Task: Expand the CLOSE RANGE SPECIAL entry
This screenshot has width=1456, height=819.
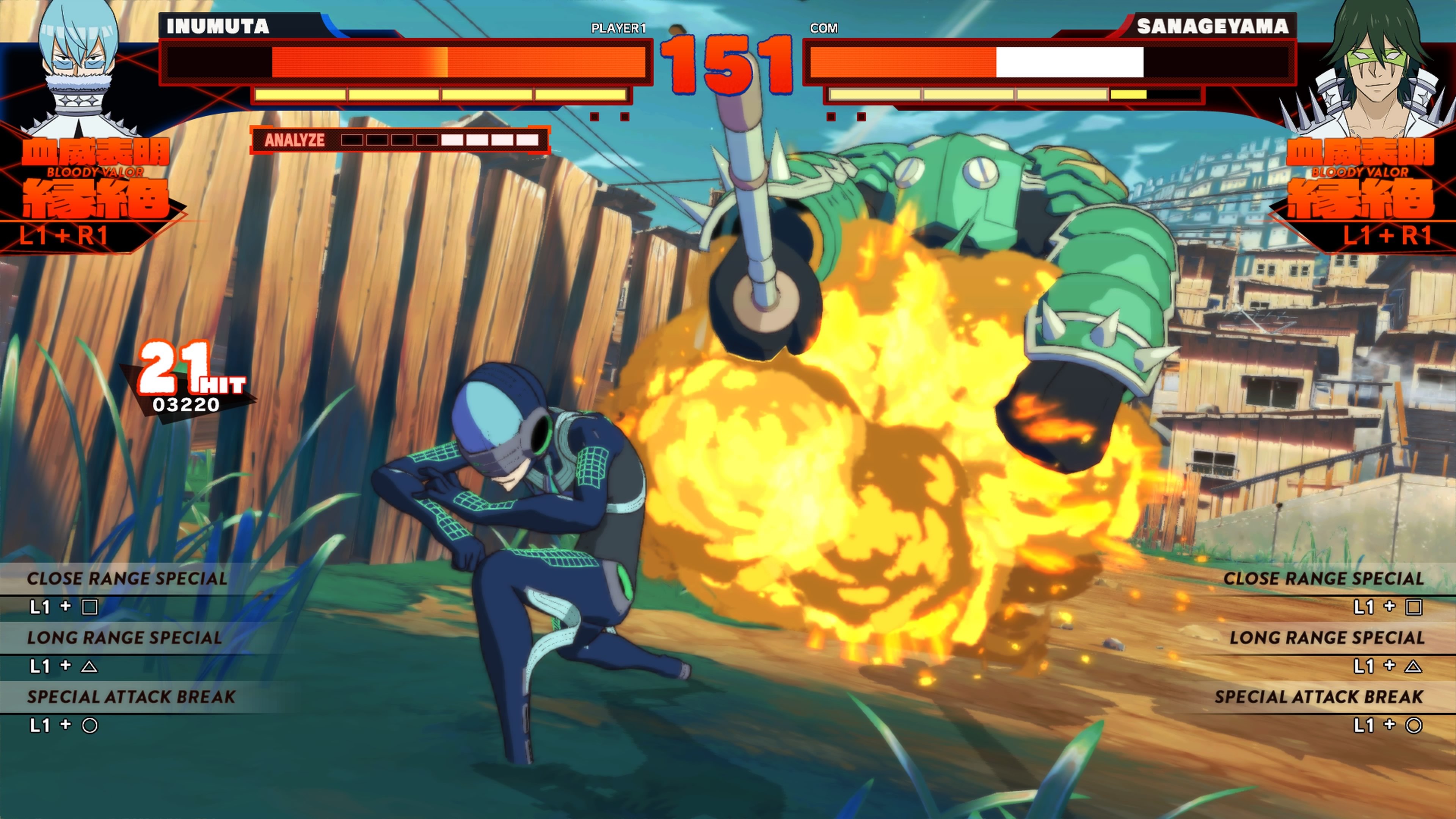Action: tap(130, 578)
